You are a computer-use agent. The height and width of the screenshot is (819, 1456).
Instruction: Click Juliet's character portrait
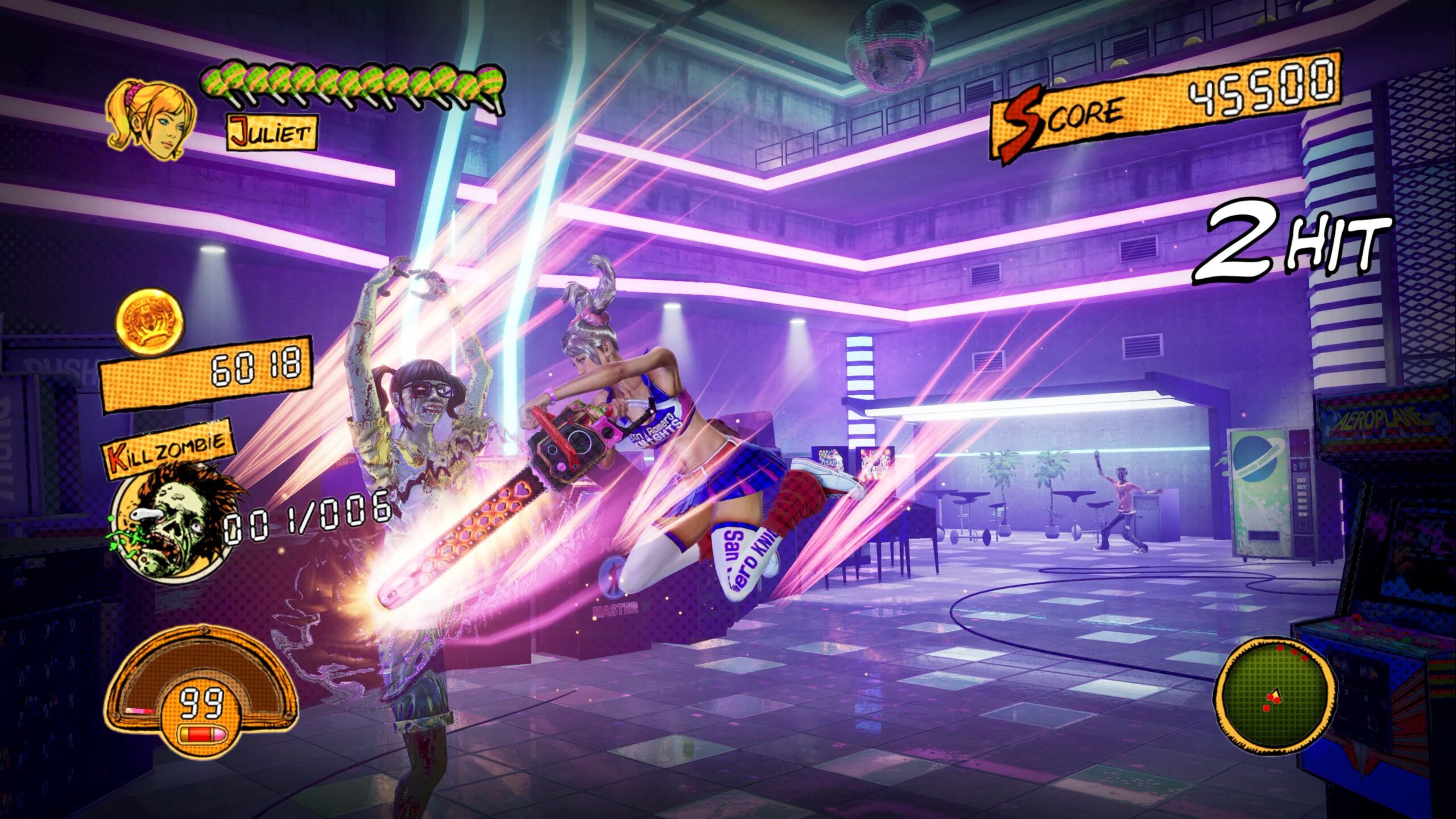(x=152, y=119)
